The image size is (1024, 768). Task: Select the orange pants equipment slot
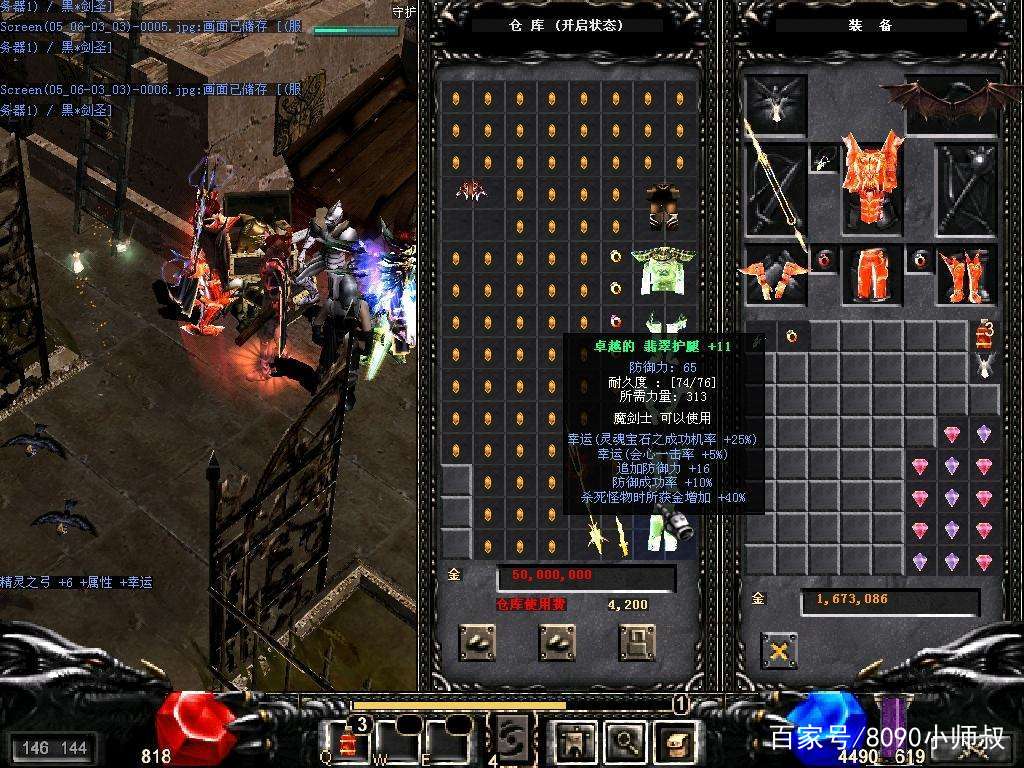click(870, 275)
